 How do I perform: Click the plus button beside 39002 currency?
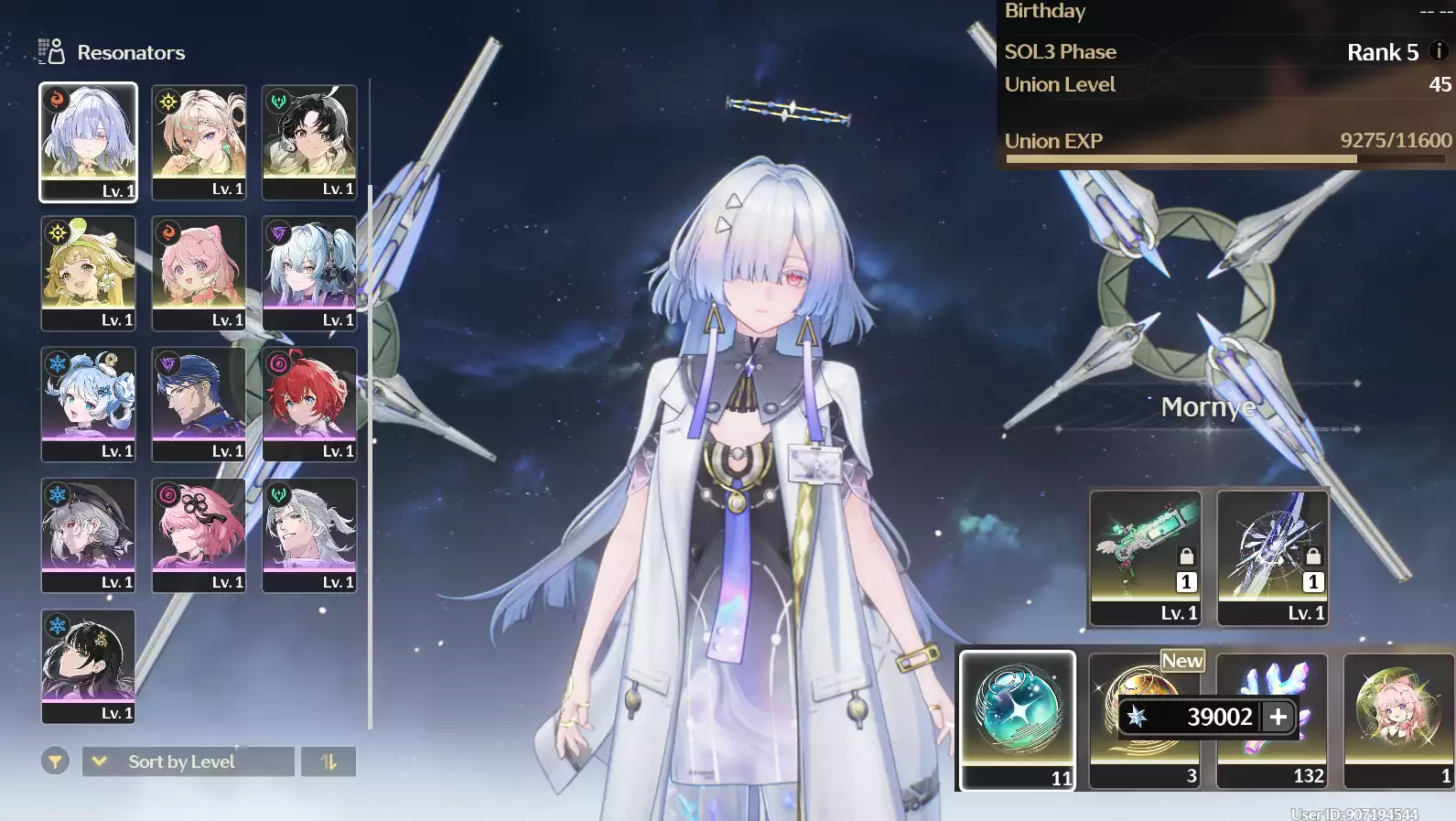(x=1278, y=717)
